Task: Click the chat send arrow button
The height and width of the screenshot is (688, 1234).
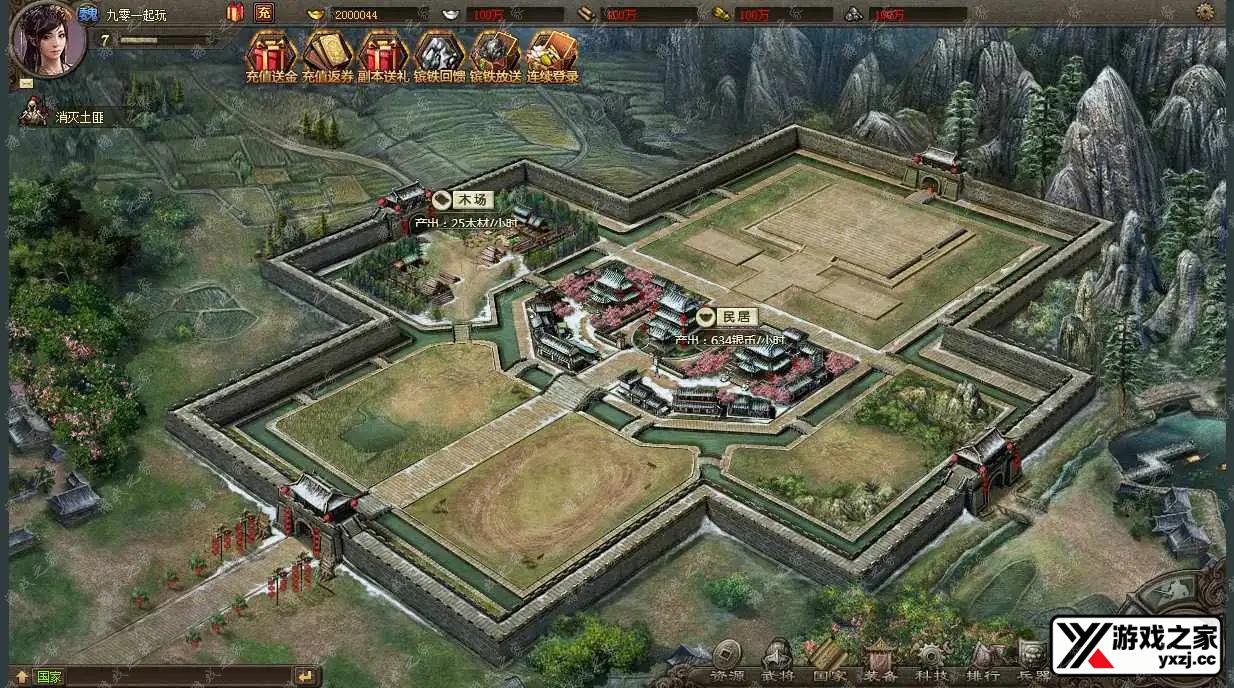Action: 305,676
